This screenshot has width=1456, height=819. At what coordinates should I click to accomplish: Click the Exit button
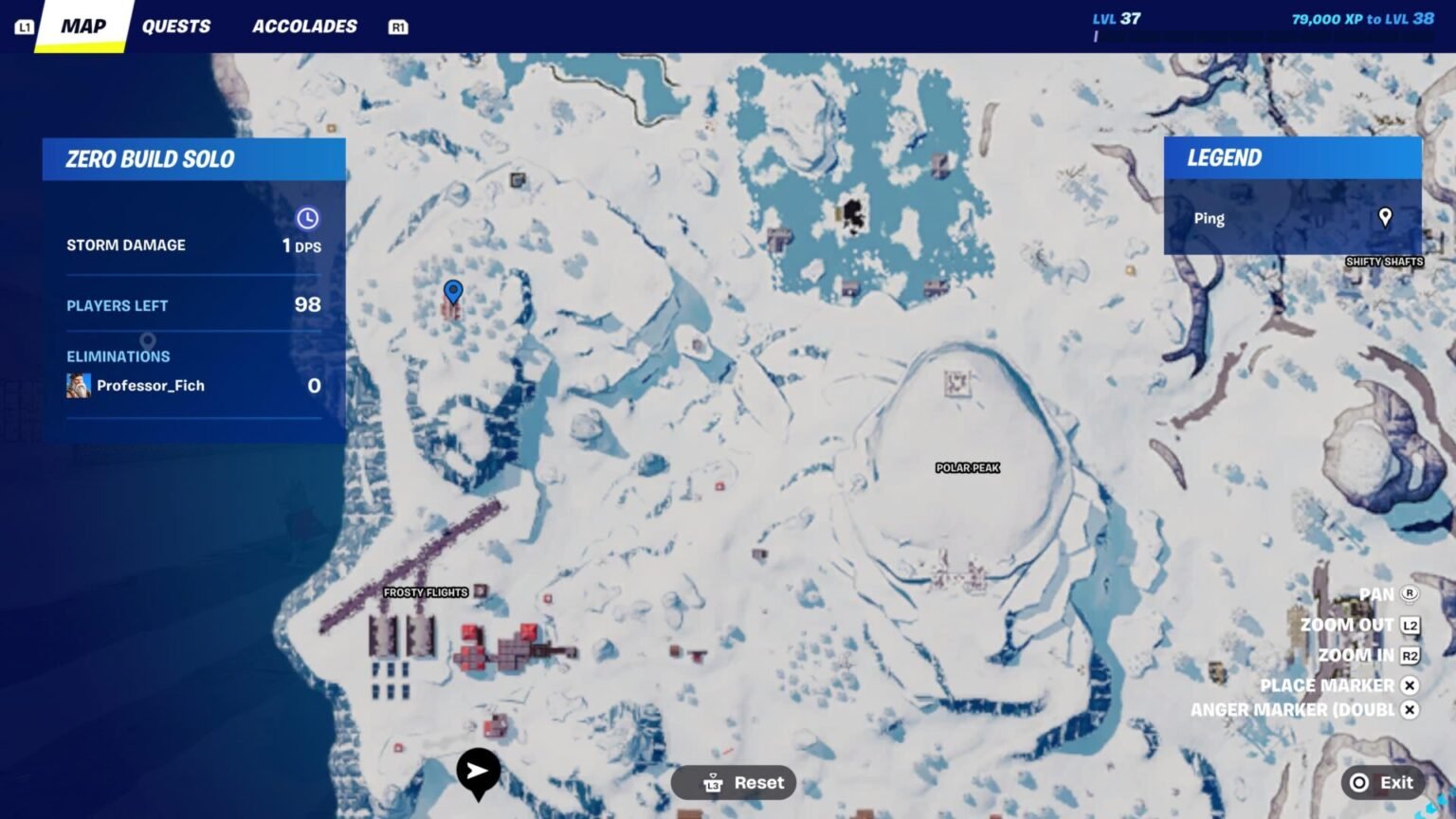tap(1384, 782)
